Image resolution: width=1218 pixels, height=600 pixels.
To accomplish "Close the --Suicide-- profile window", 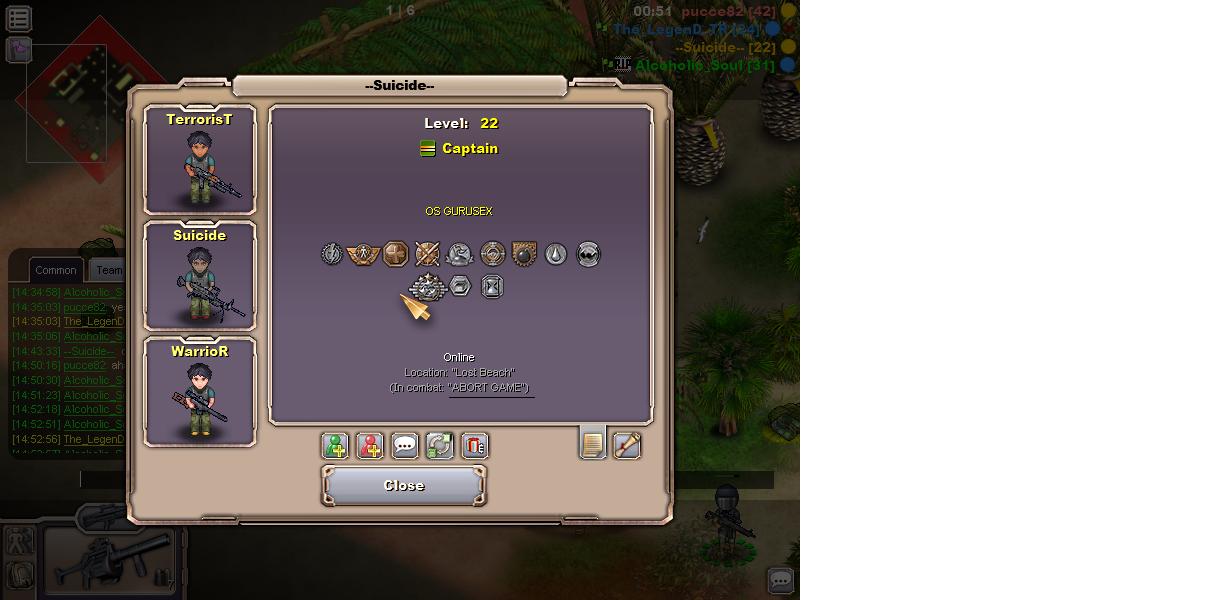I will (x=404, y=486).
